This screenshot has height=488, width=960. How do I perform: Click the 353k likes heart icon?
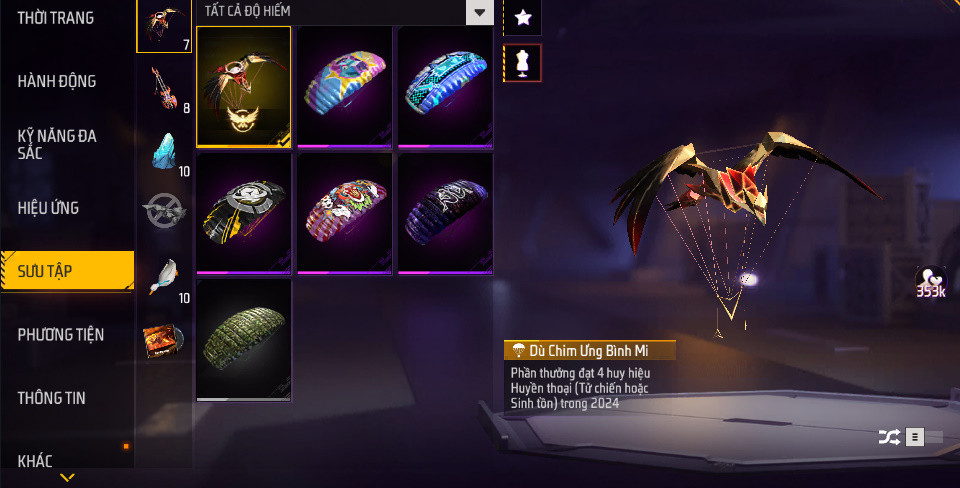(x=931, y=281)
